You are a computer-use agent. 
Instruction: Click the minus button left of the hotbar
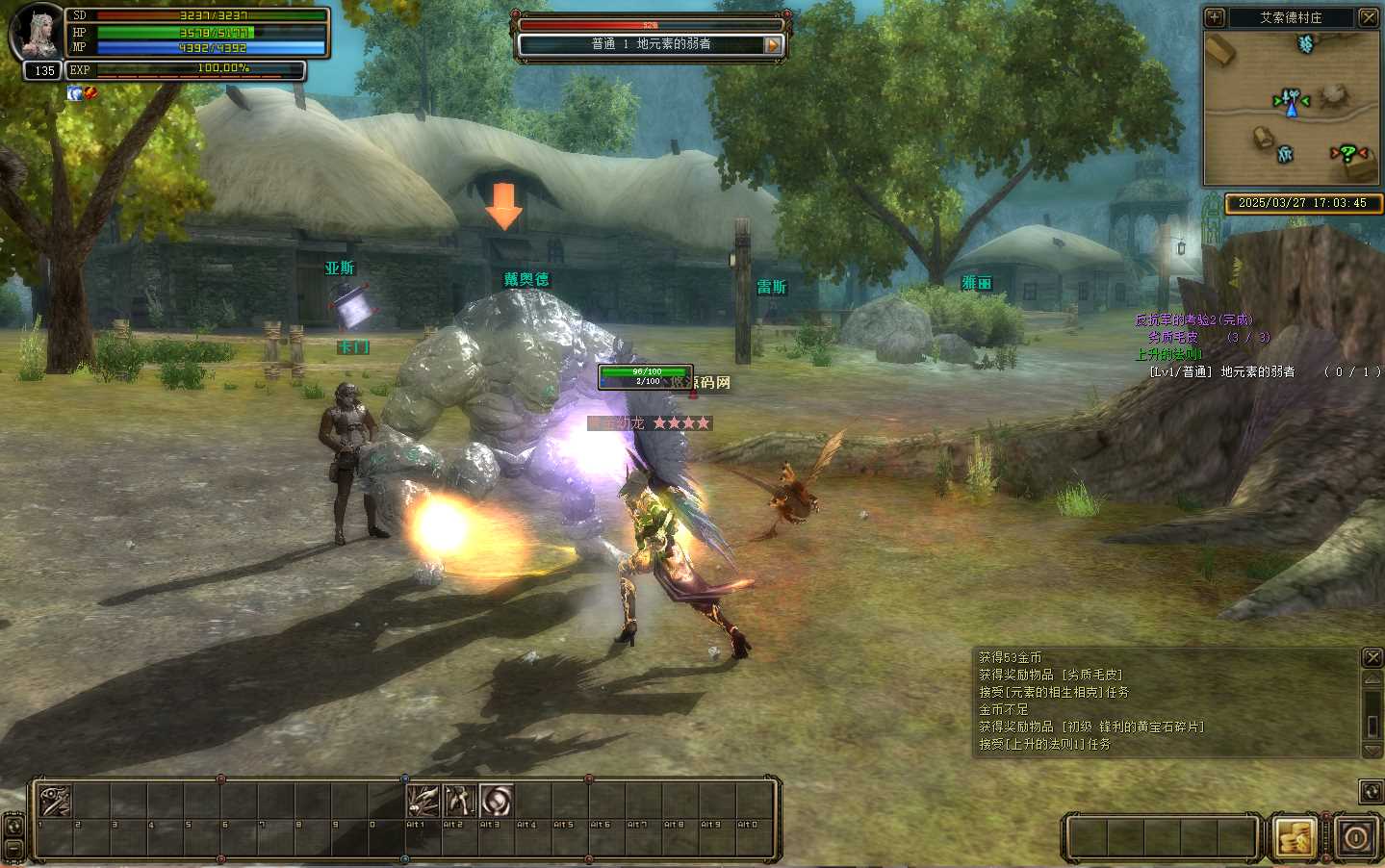13,850
